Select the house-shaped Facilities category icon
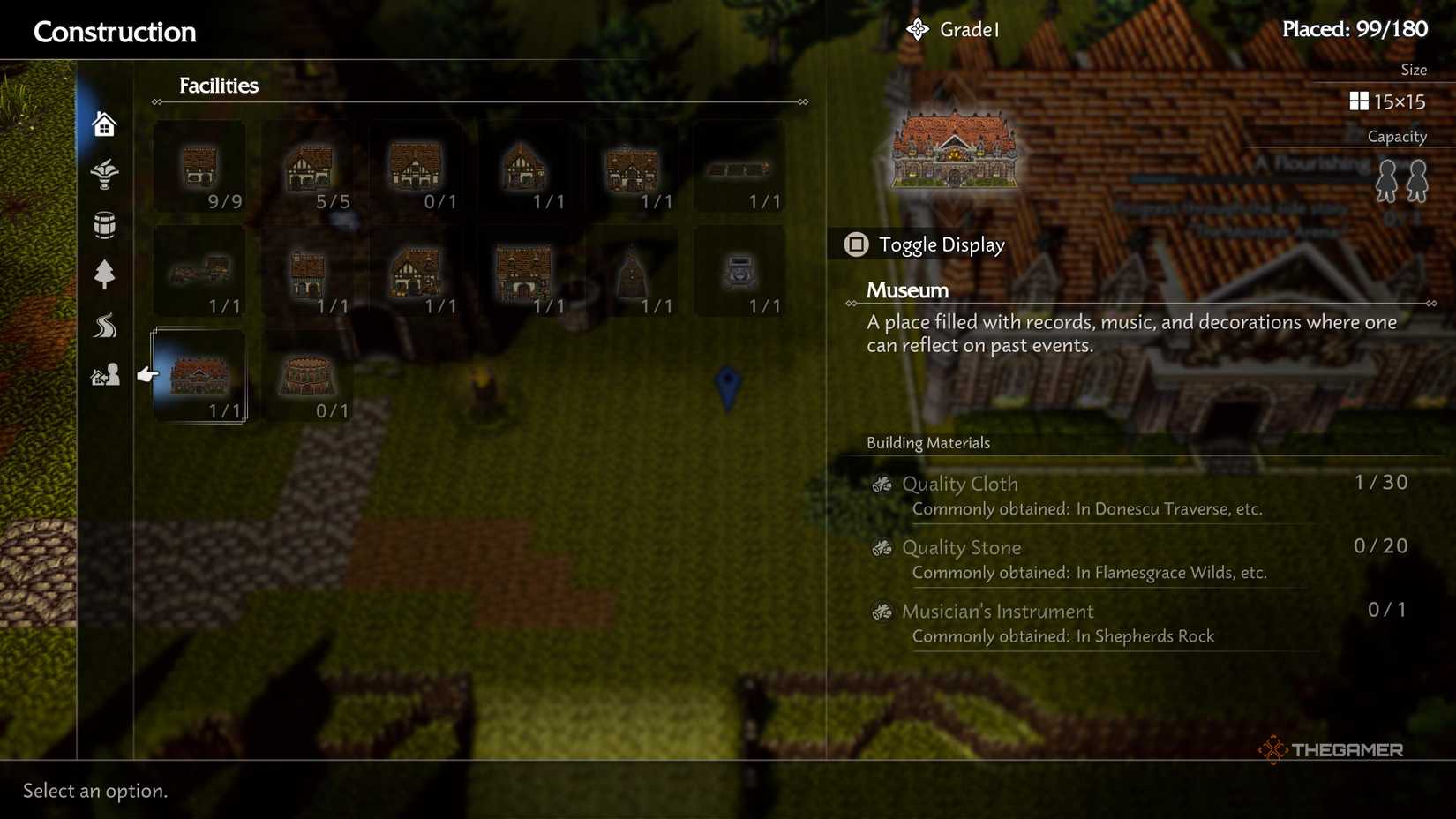Viewport: 1456px width, 819px height. click(x=104, y=124)
